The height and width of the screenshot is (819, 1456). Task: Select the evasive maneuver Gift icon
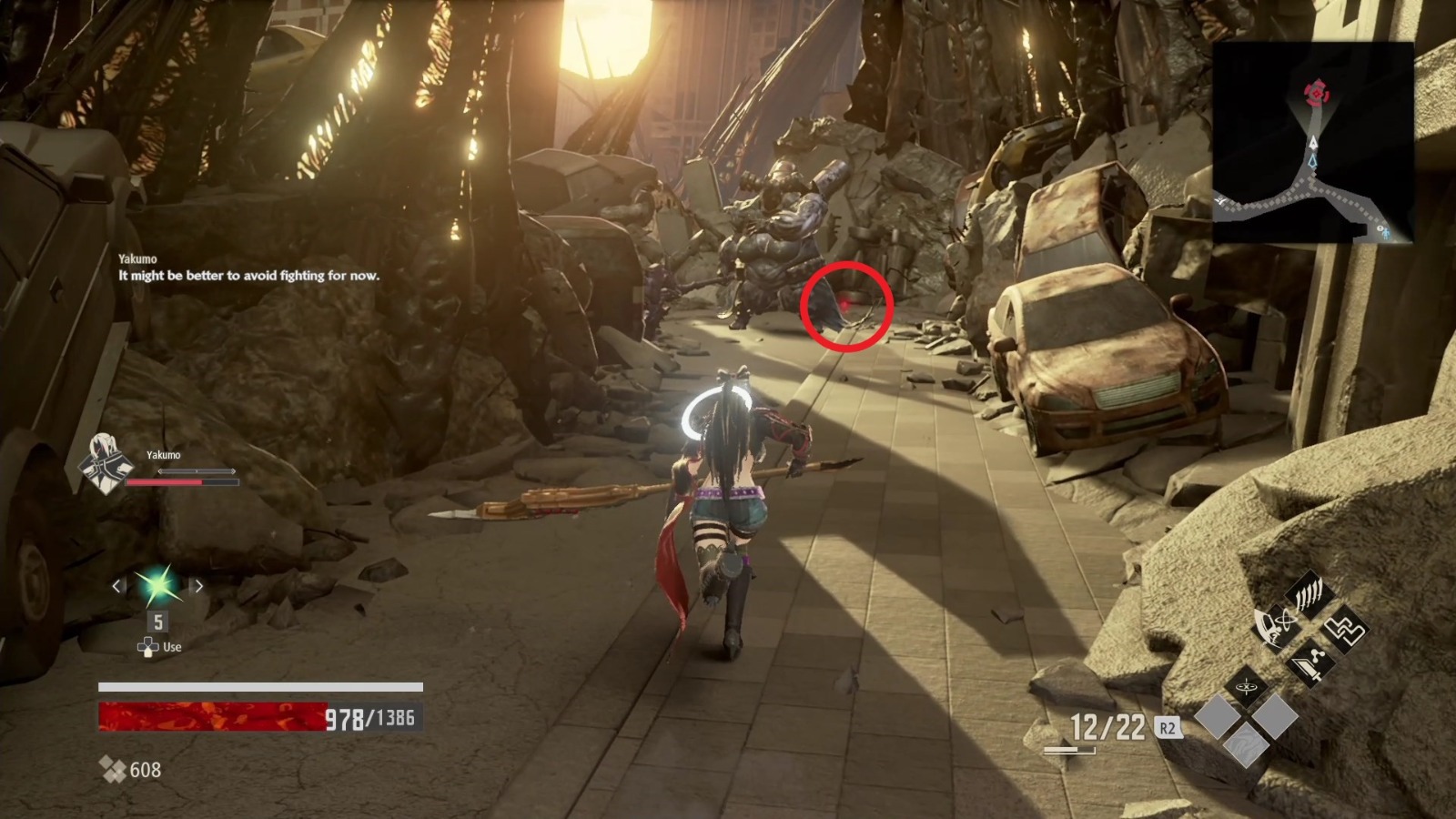tap(1273, 625)
